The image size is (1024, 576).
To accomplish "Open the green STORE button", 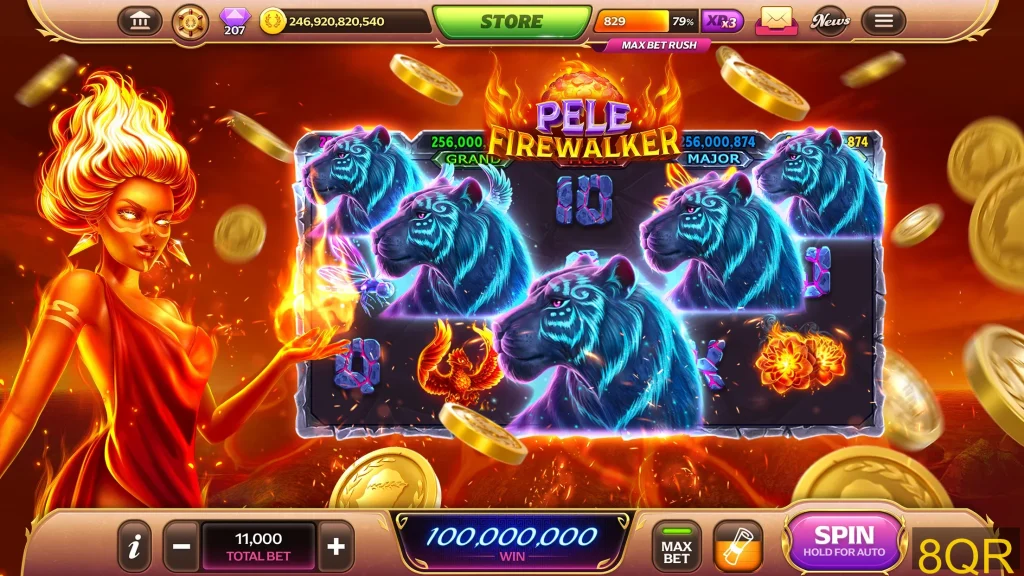I will pyautogui.click(x=511, y=22).
